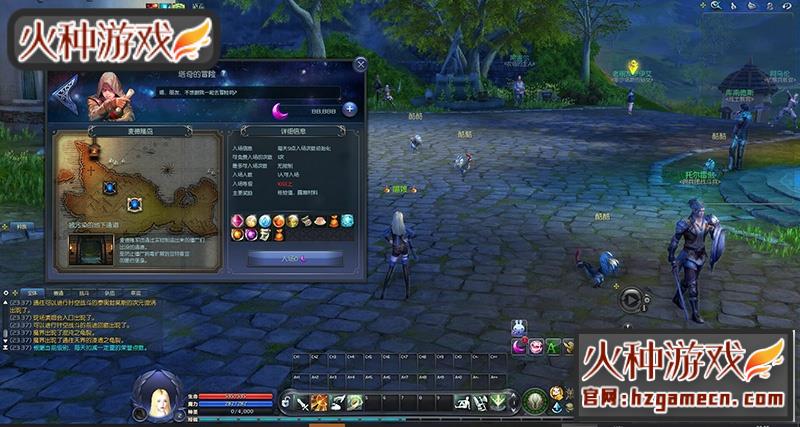Click the first reward orb icon in the details panel

pos(238,220)
